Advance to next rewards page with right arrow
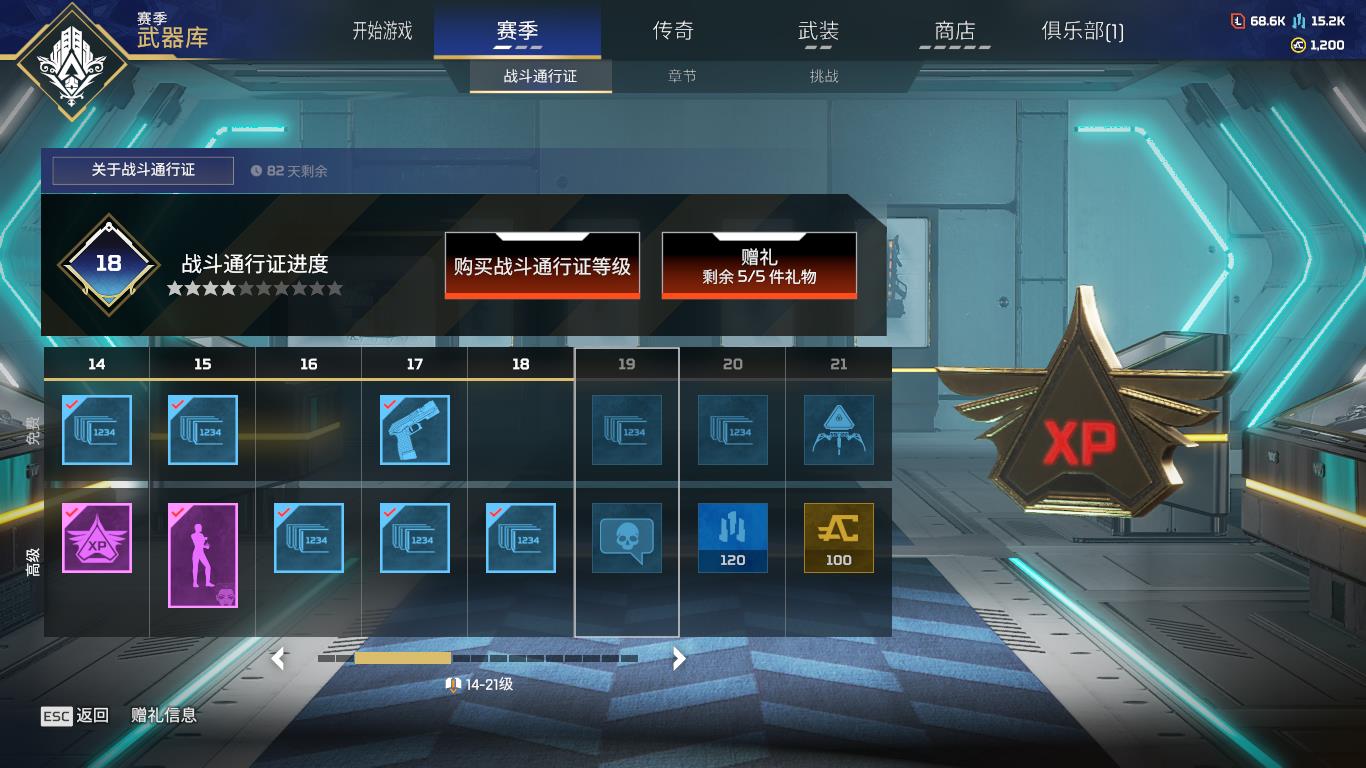Viewport: 1366px width, 768px height. 678,660
